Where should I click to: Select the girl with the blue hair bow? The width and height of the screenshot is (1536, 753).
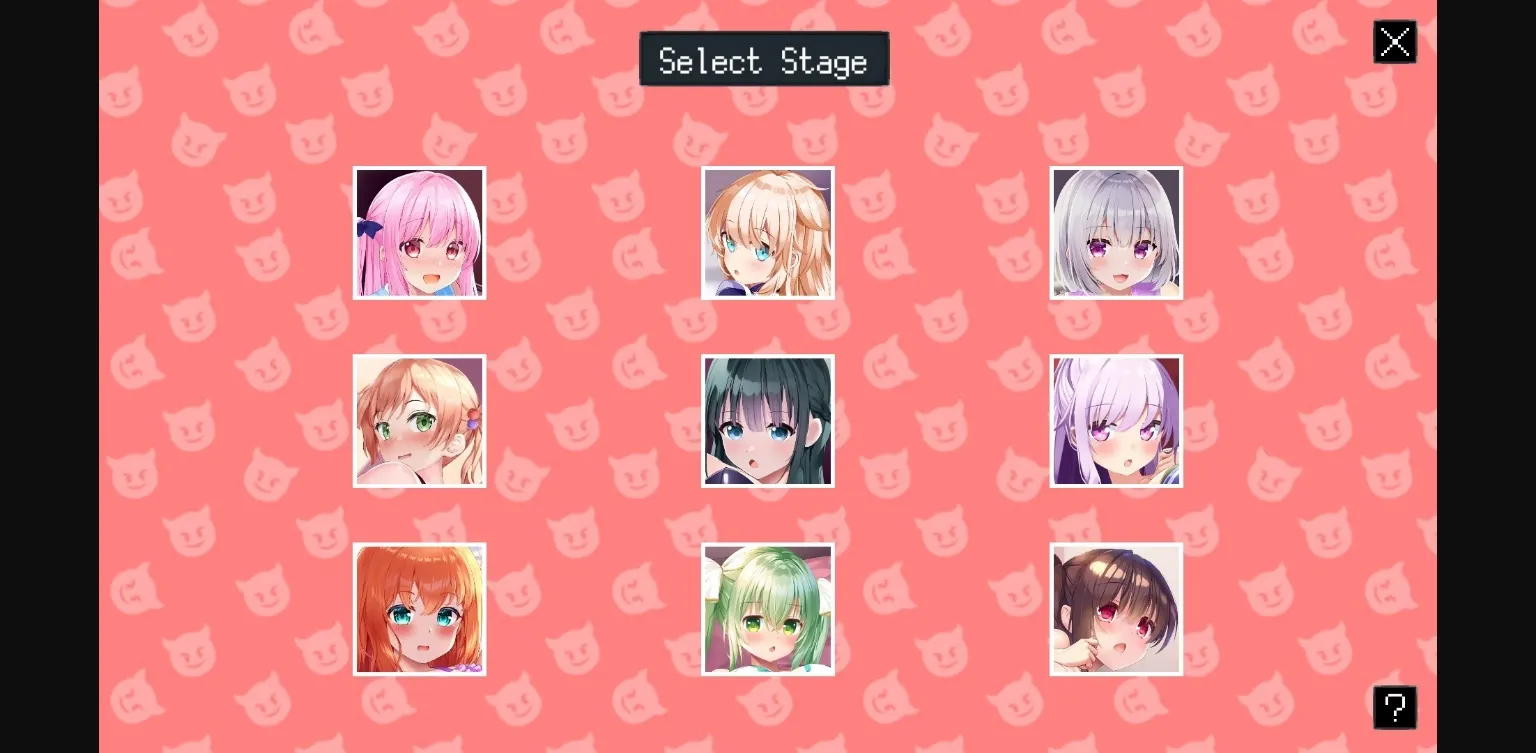419,233
